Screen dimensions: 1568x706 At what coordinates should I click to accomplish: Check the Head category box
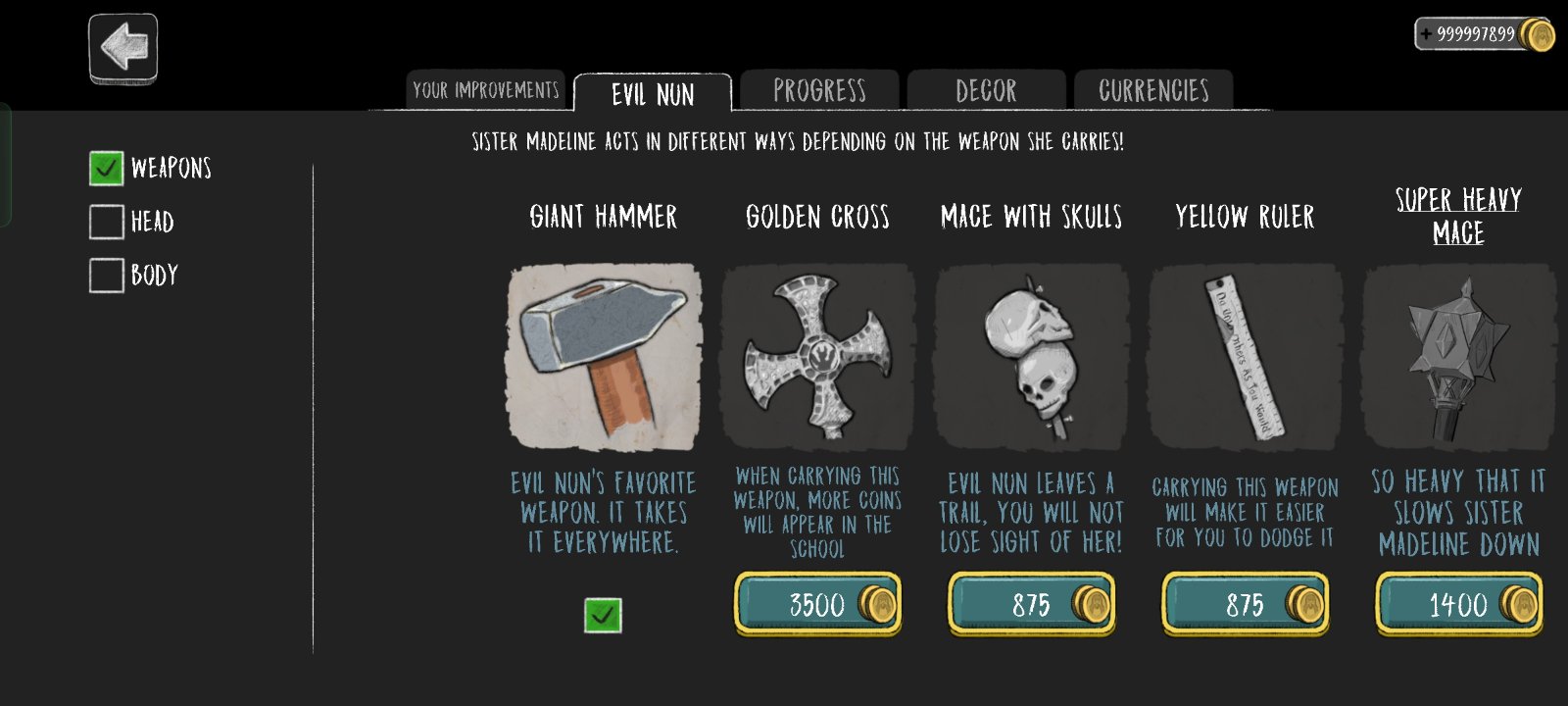107,222
